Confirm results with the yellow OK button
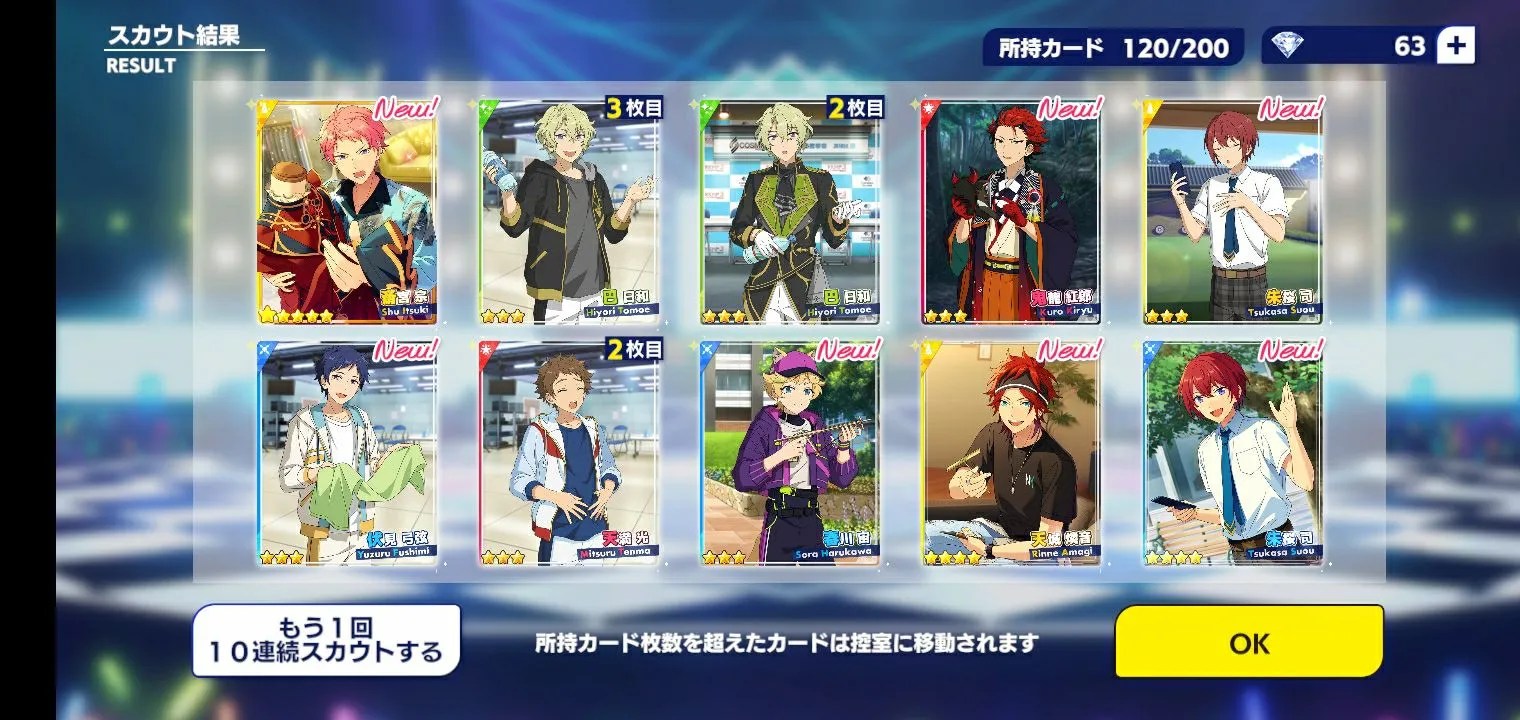Viewport: 1520px width, 720px height. 1249,642
